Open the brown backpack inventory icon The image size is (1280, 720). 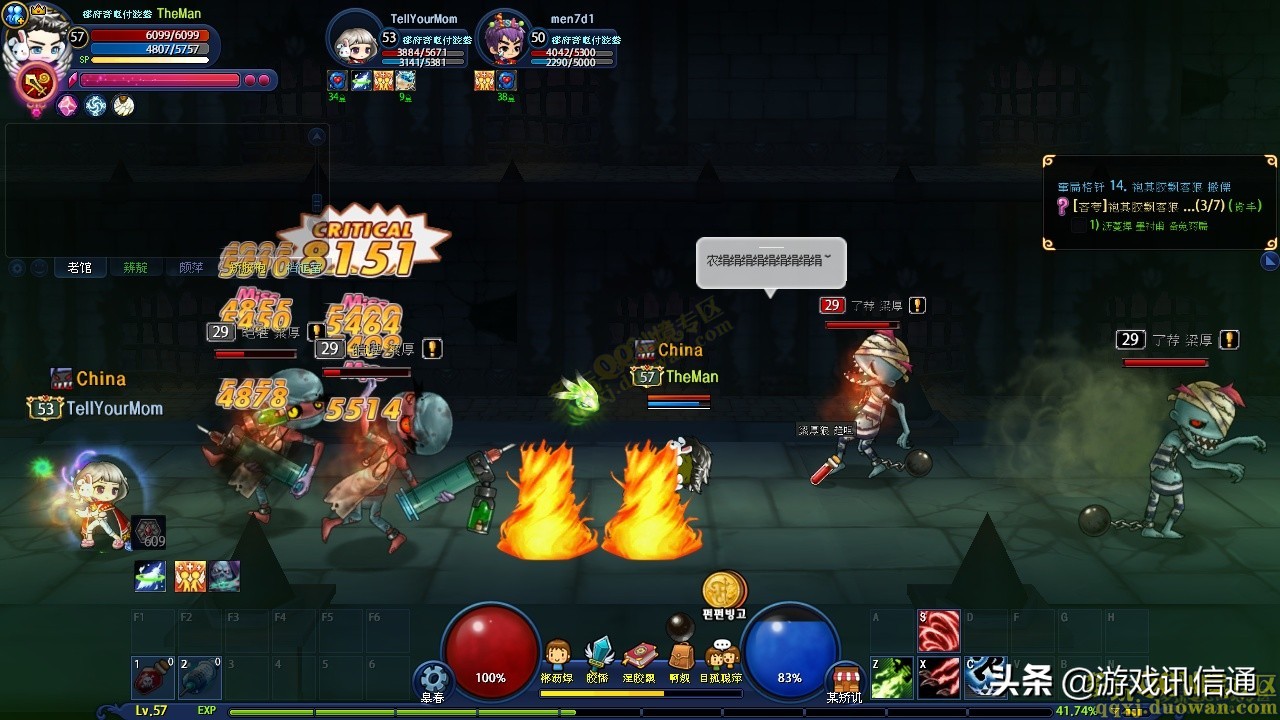680,655
